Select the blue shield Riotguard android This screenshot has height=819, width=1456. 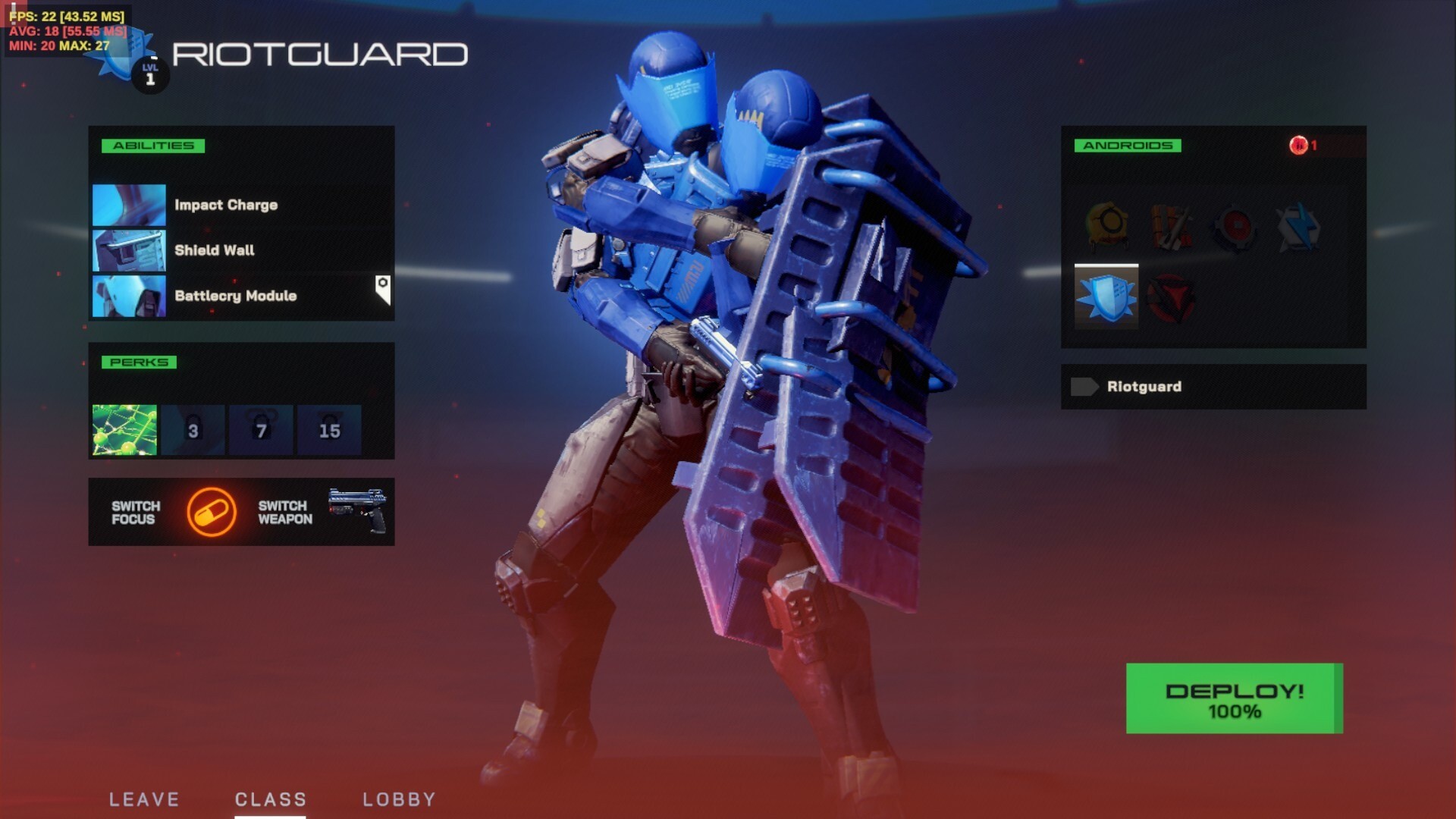[1106, 297]
